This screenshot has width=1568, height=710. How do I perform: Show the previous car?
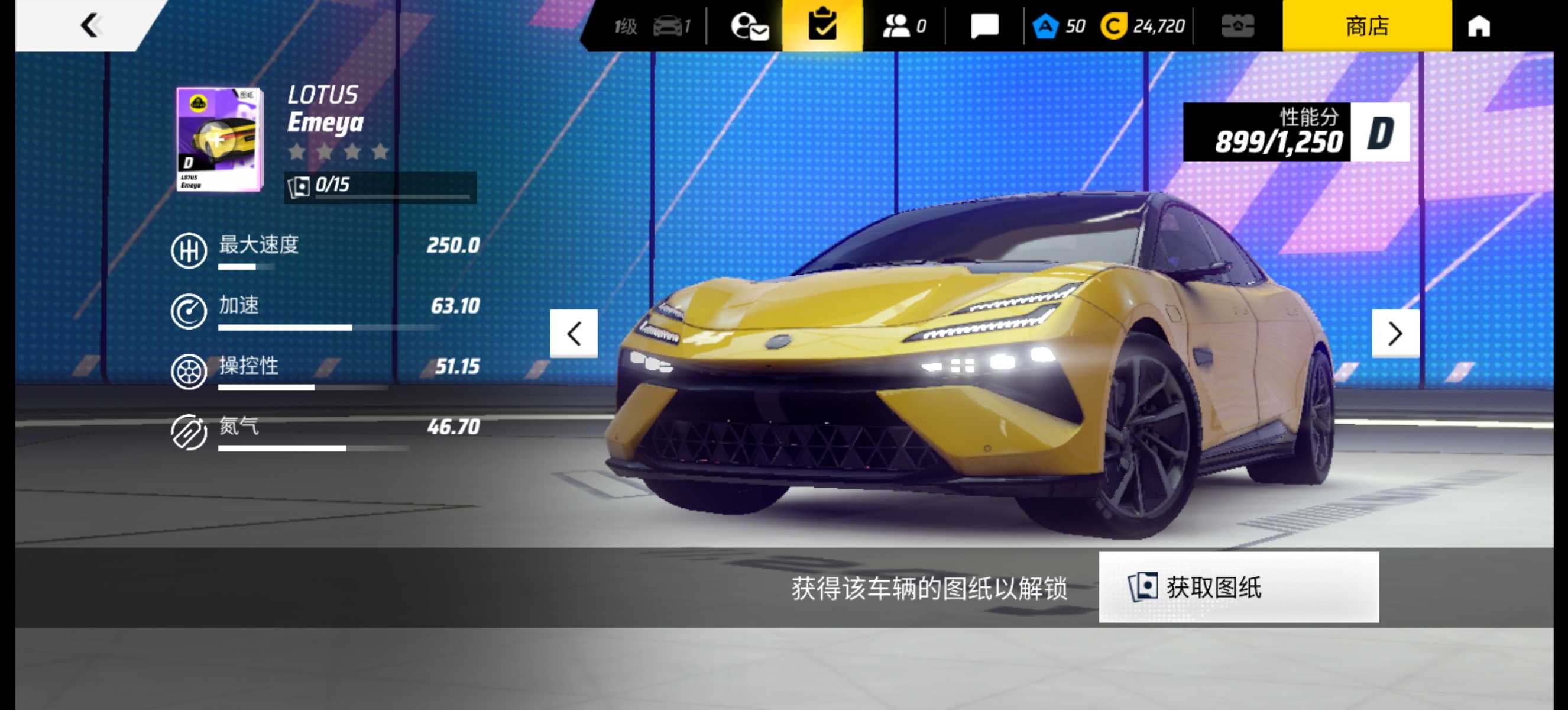tap(574, 333)
